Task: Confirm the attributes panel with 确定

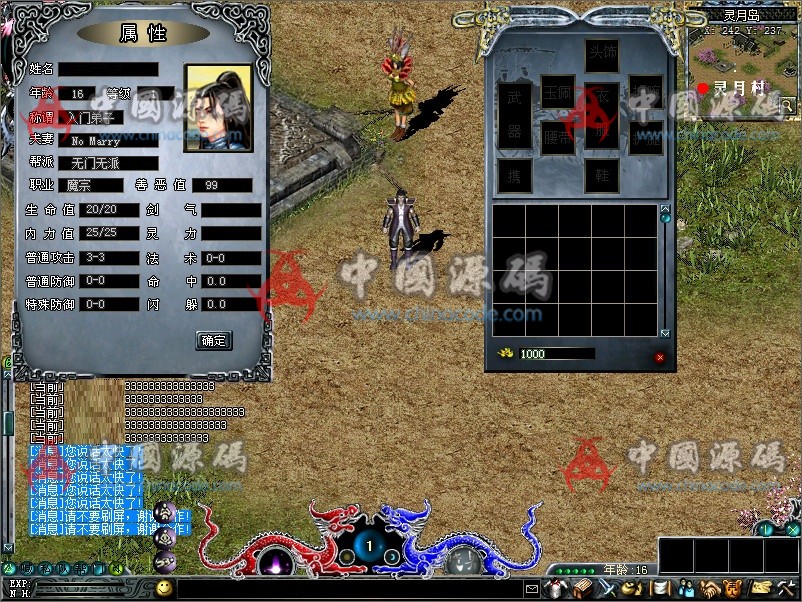Action: click(x=214, y=340)
